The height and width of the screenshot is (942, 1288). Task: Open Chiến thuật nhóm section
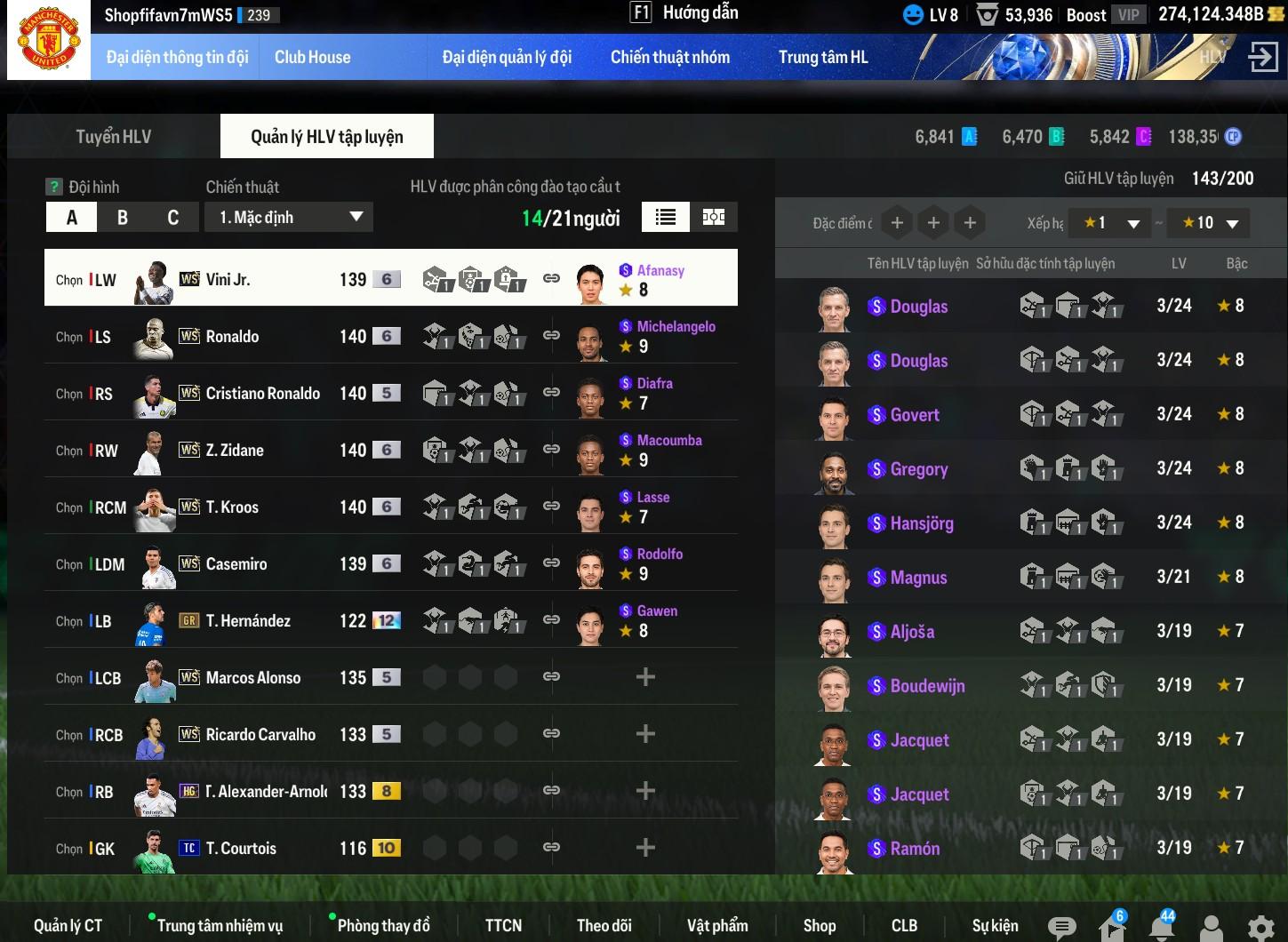669,57
